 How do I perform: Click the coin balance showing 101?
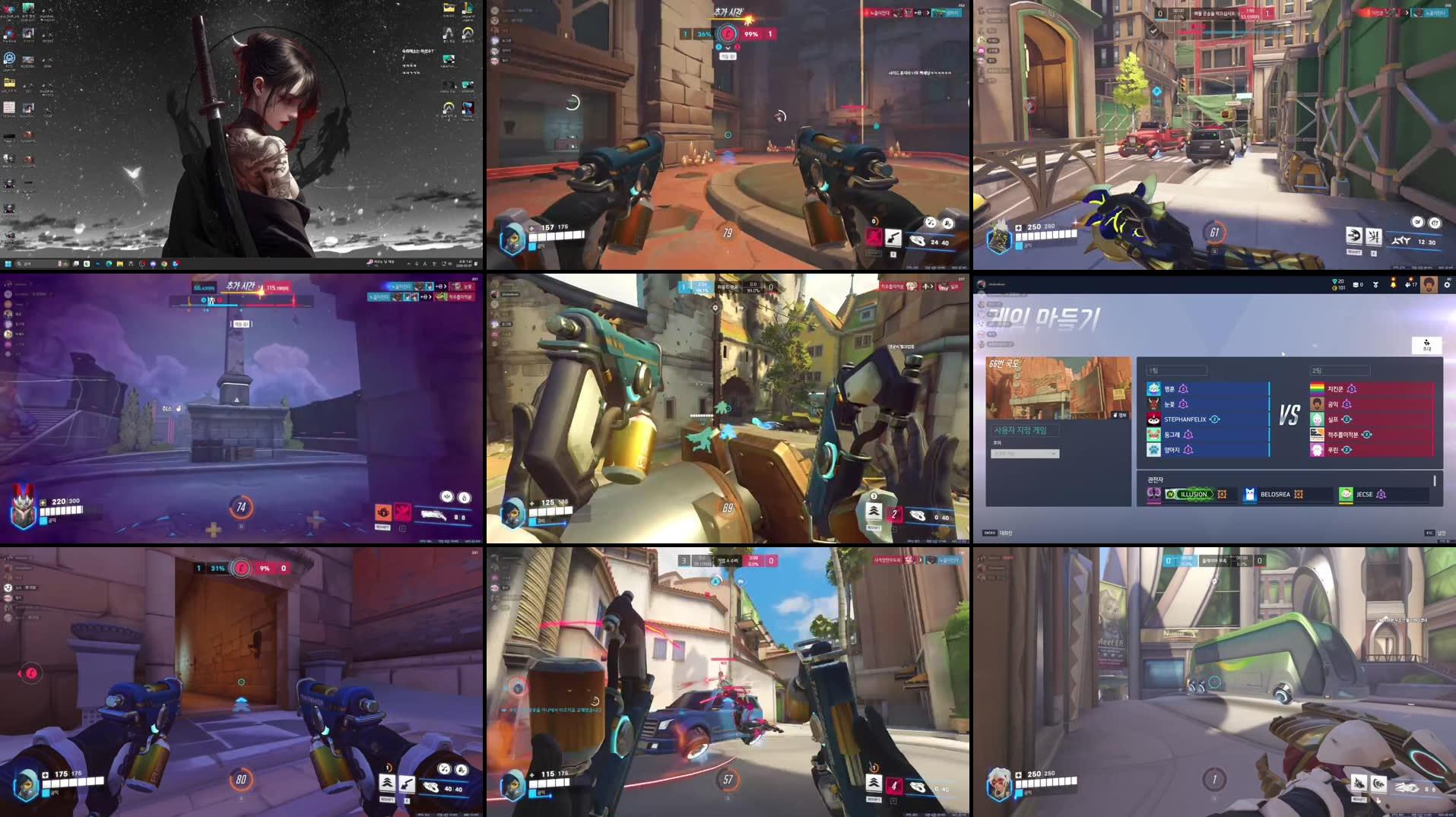coord(1340,288)
